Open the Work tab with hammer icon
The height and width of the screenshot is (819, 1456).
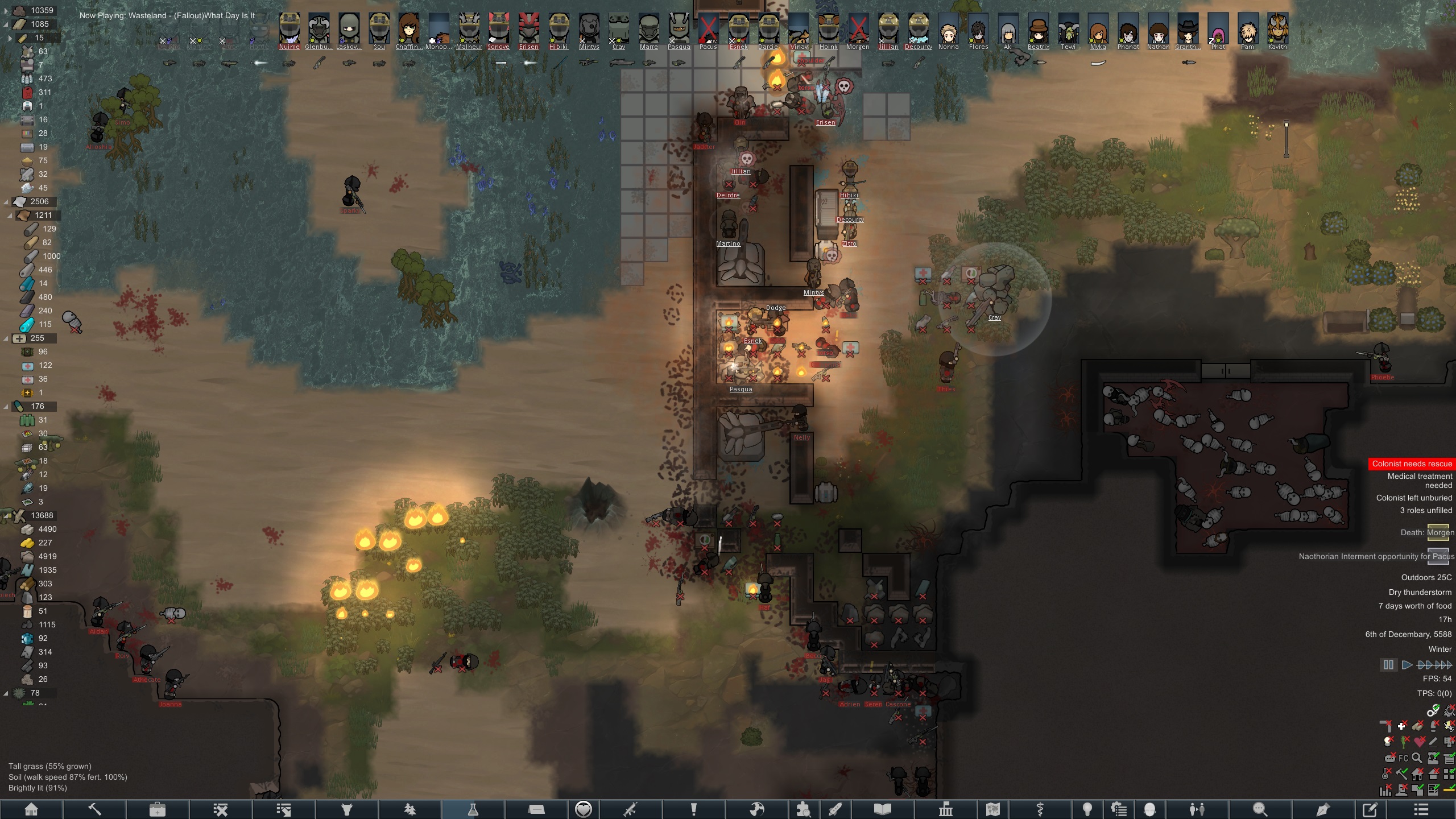pos(94,809)
